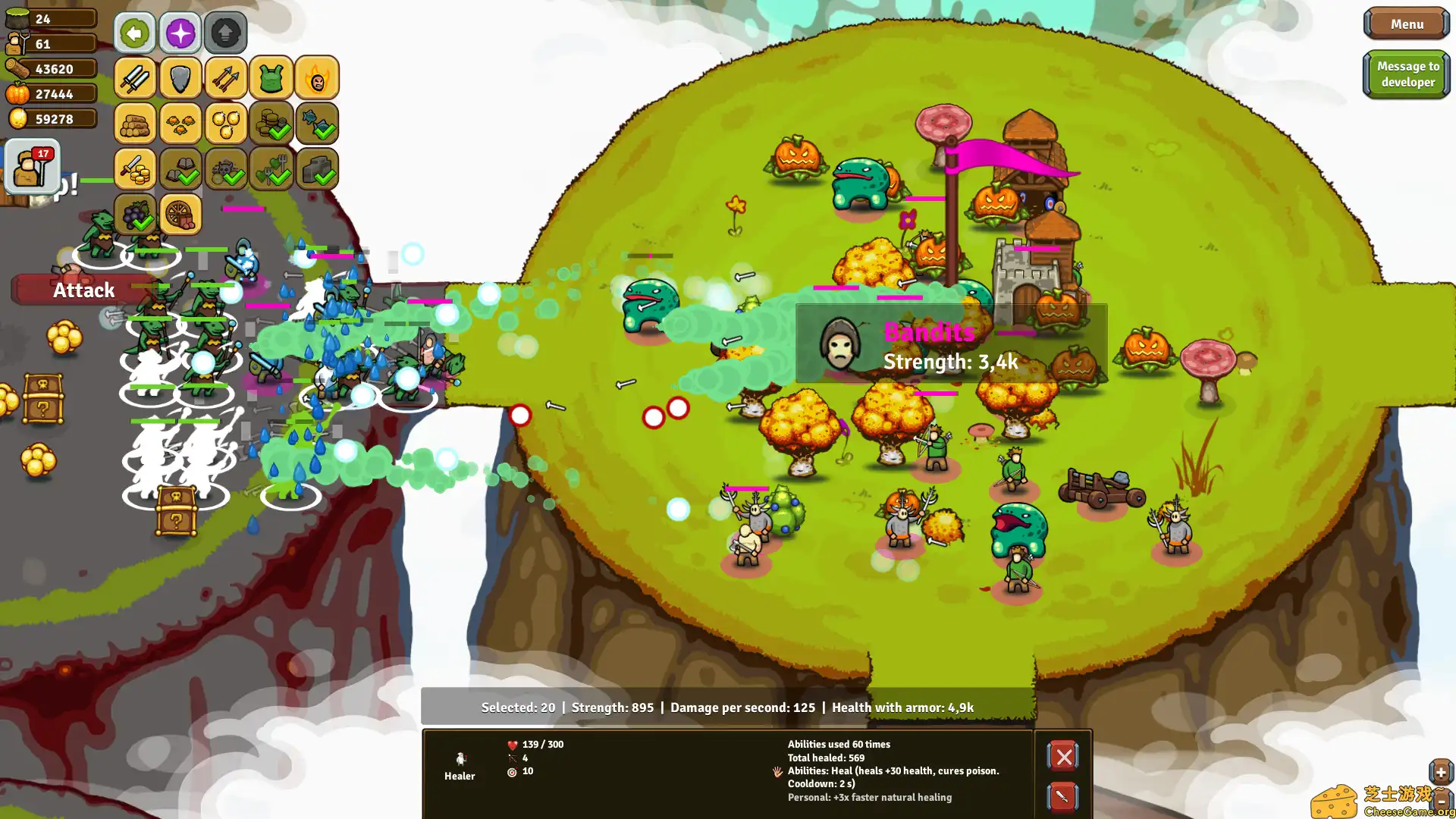Select the dual swords attack upgrade icon
Screen dimensions: 1456x819
[x=135, y=78]
